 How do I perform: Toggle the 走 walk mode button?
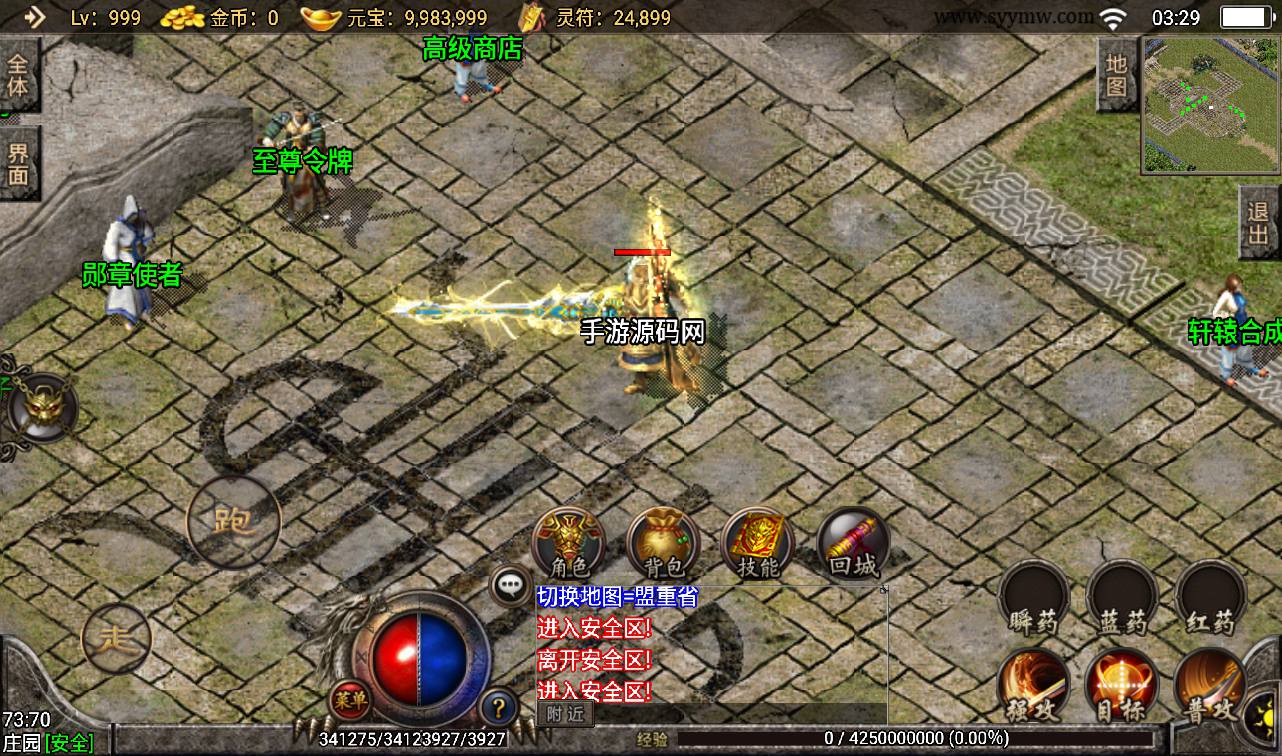click(x=116, y=637)
